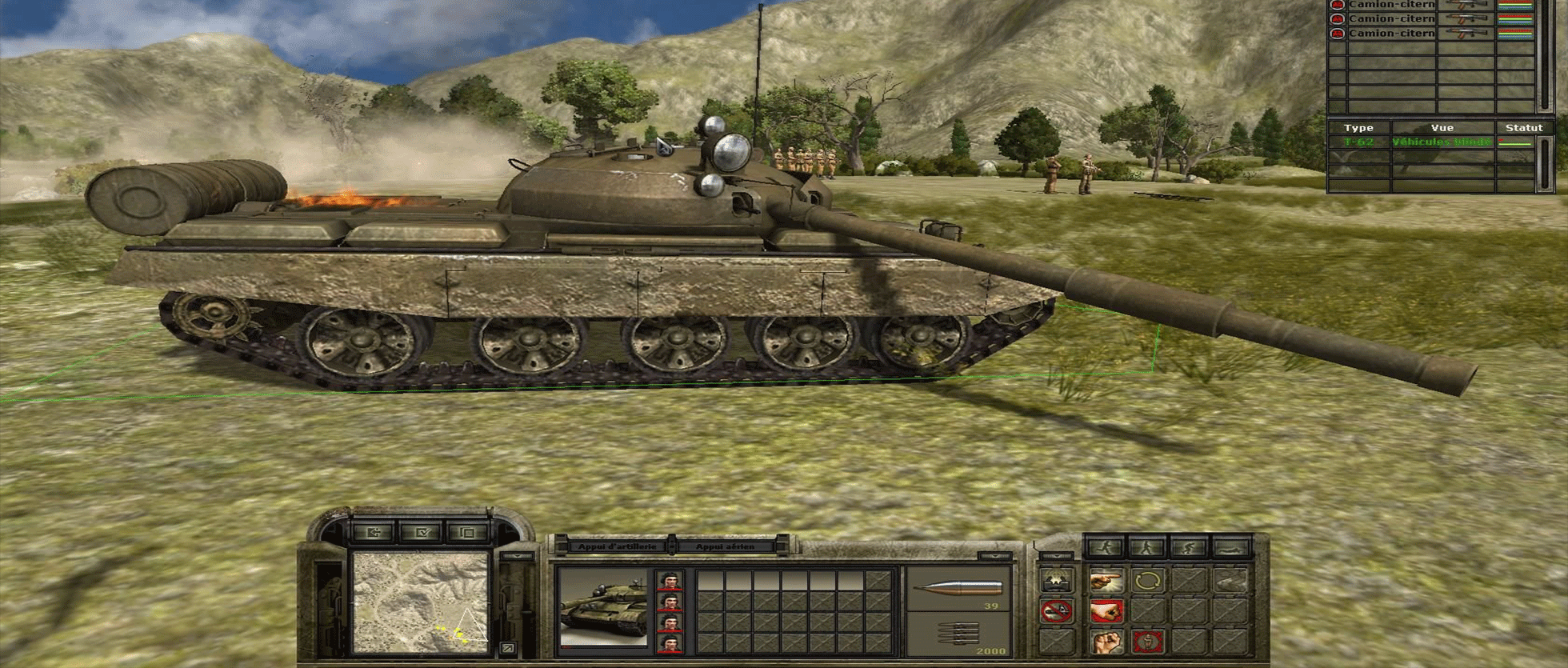
Task: Toggle the crossed-out gun hold-fire icon
Action: (x=1056, y=612)
